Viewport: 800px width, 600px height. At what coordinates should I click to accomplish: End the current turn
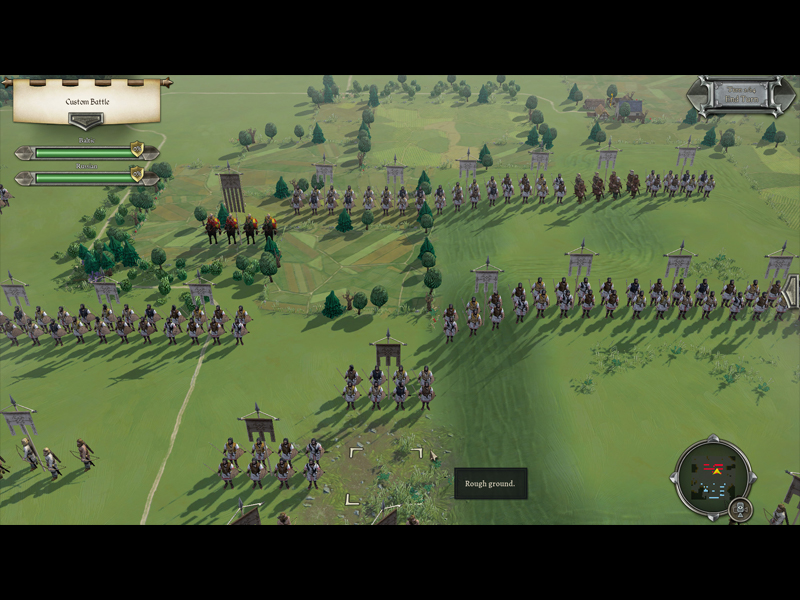[738, 97]
